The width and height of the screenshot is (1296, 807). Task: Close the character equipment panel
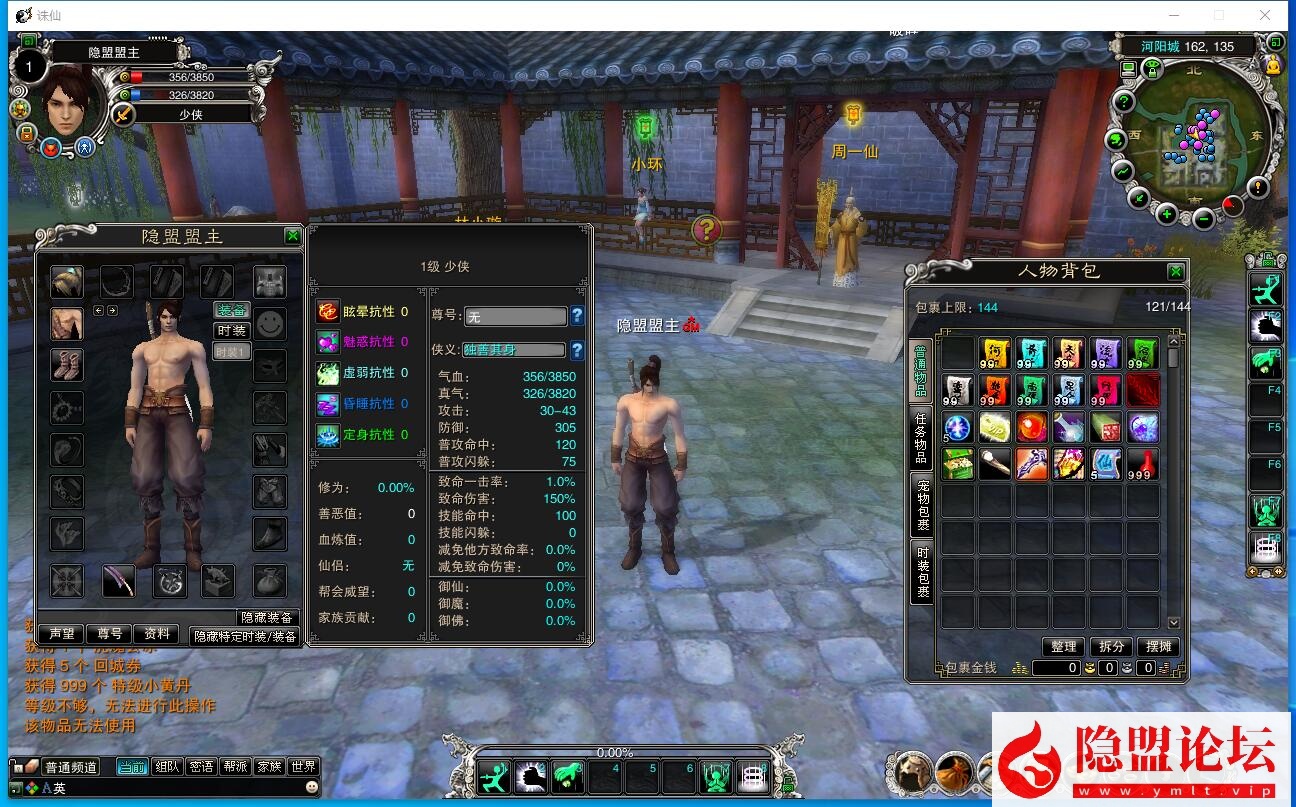point(292,236)
